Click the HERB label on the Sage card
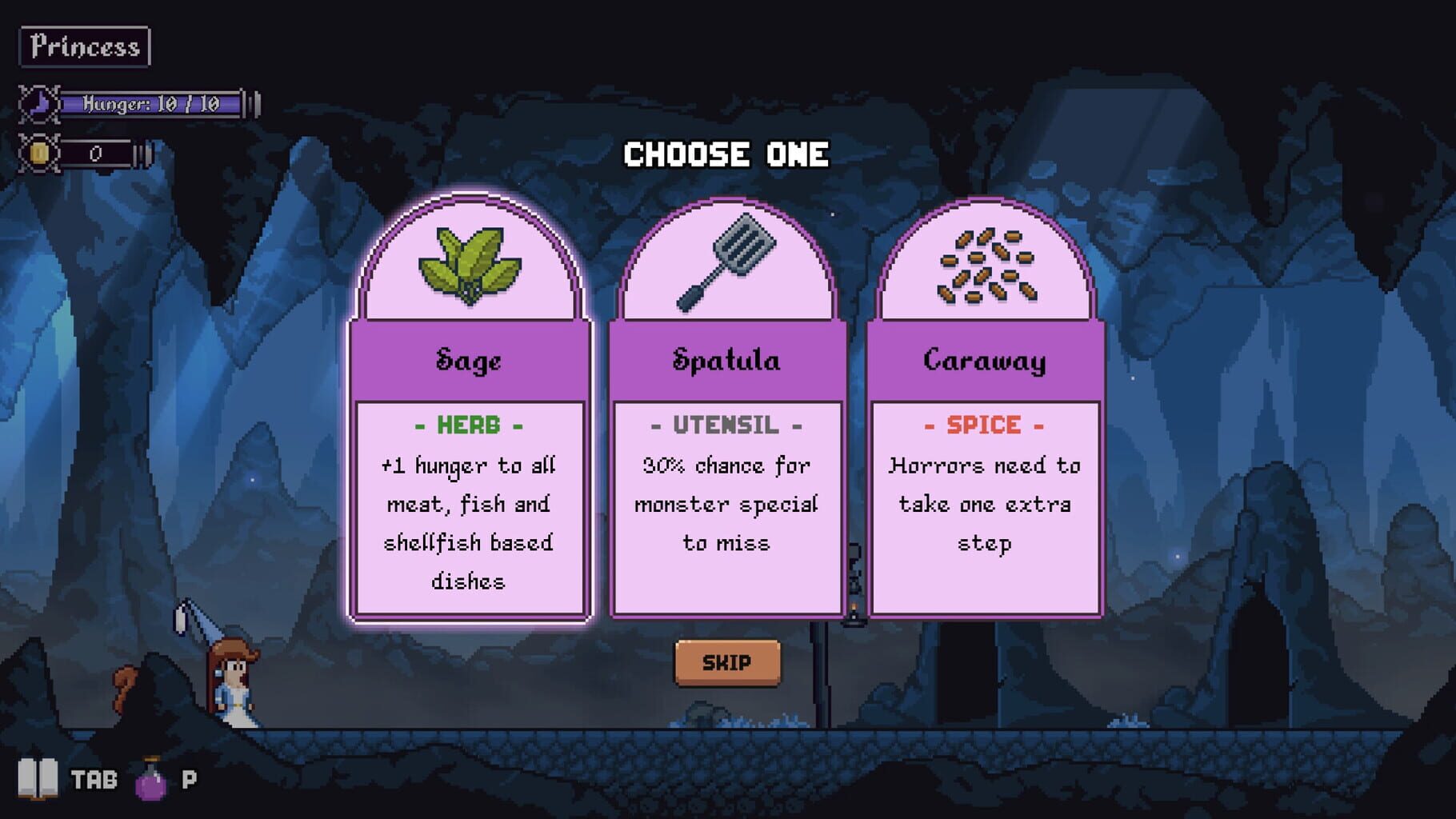The image size is (1456, 819). (469, 425)
